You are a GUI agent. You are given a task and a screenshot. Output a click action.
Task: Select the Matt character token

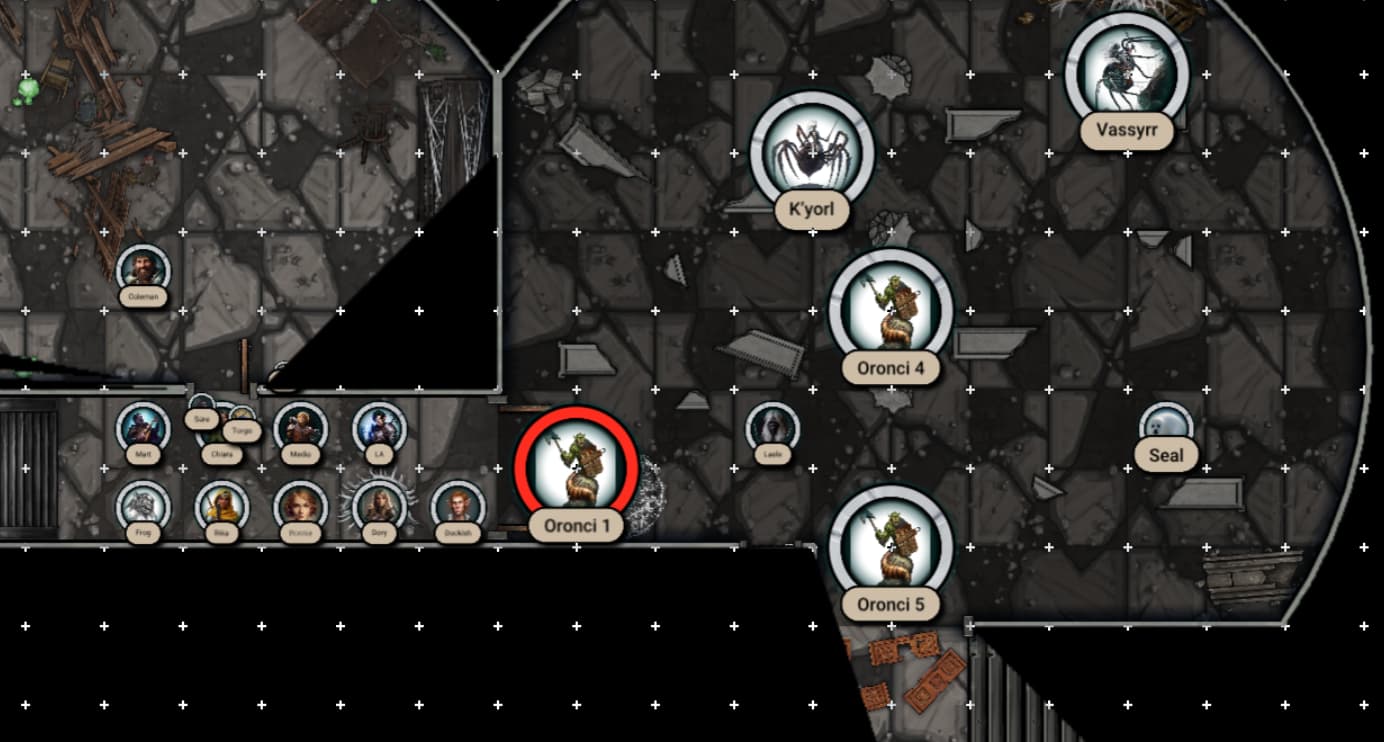143,427
